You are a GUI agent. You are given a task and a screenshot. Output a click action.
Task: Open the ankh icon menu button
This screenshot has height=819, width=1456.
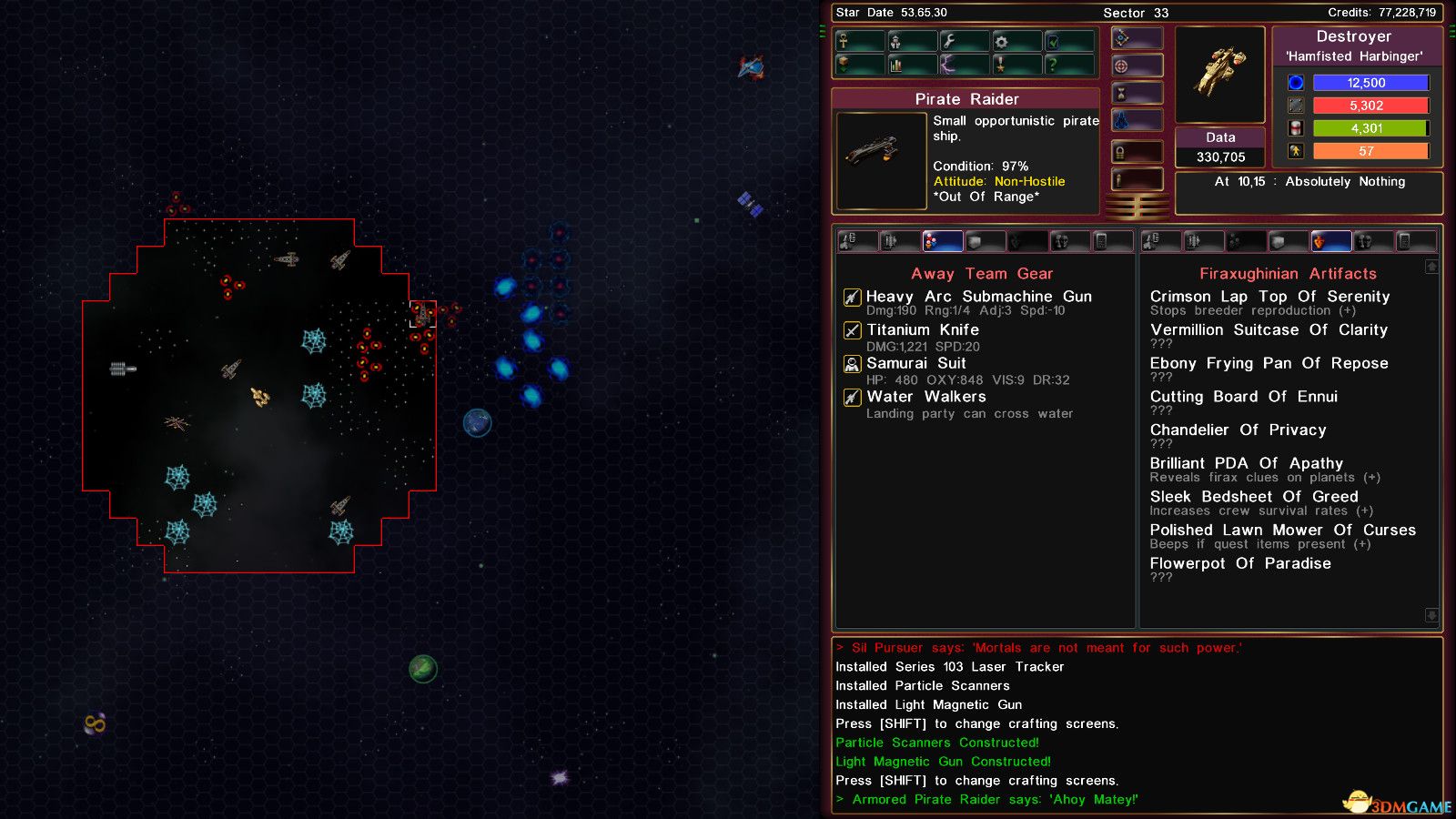[x=859, y=41]
